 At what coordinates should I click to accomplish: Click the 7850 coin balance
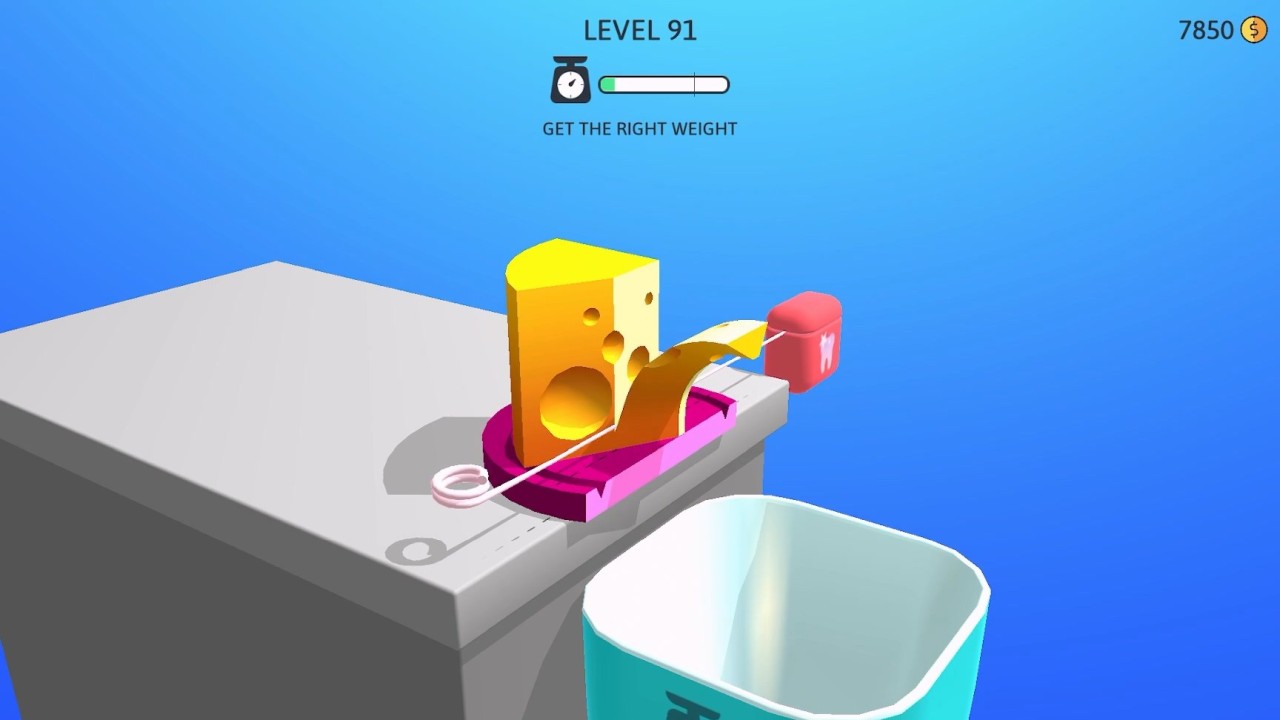point(1205,30)
